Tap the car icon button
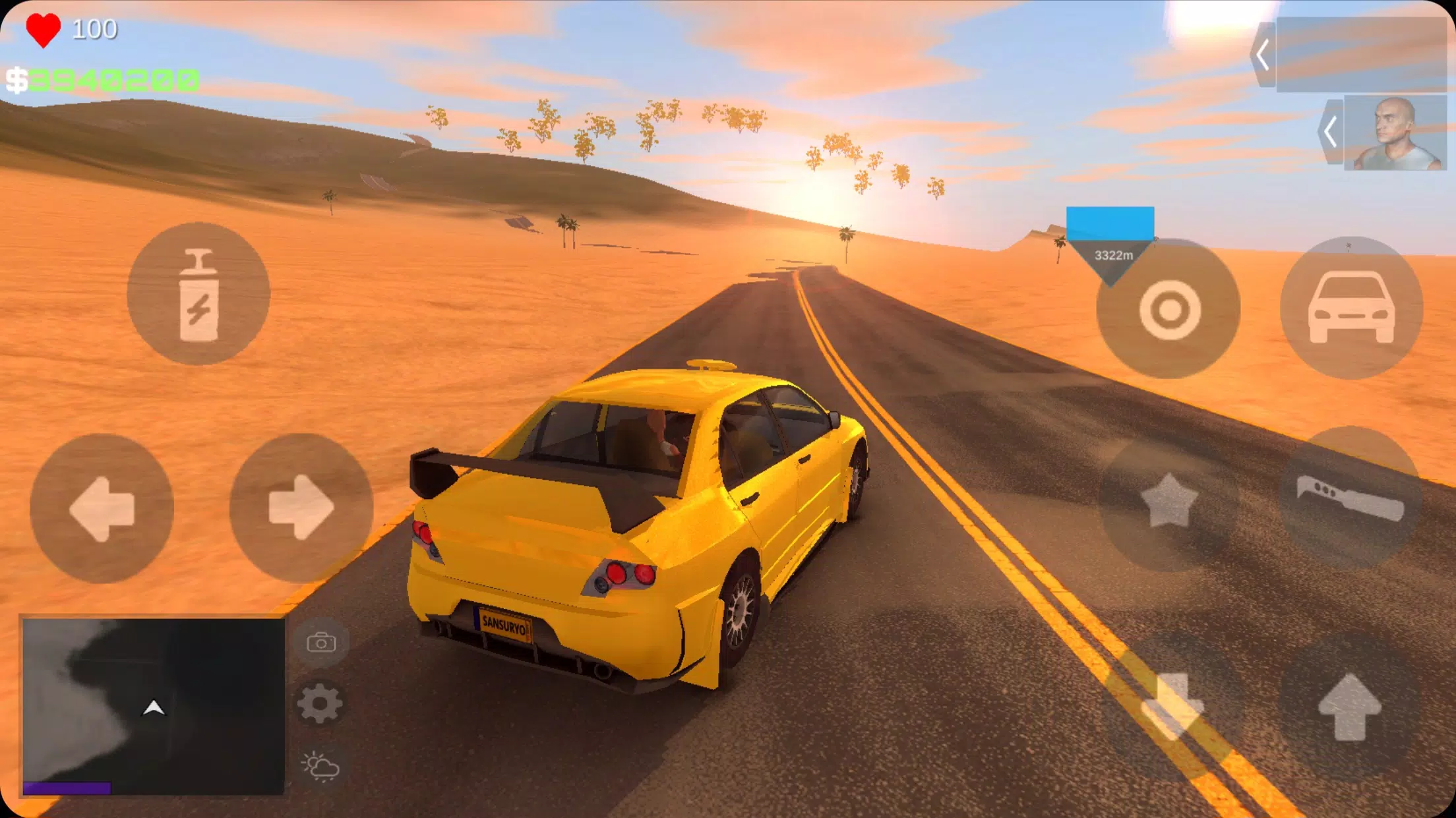The image size is (1456, 818). [1351, 308]
